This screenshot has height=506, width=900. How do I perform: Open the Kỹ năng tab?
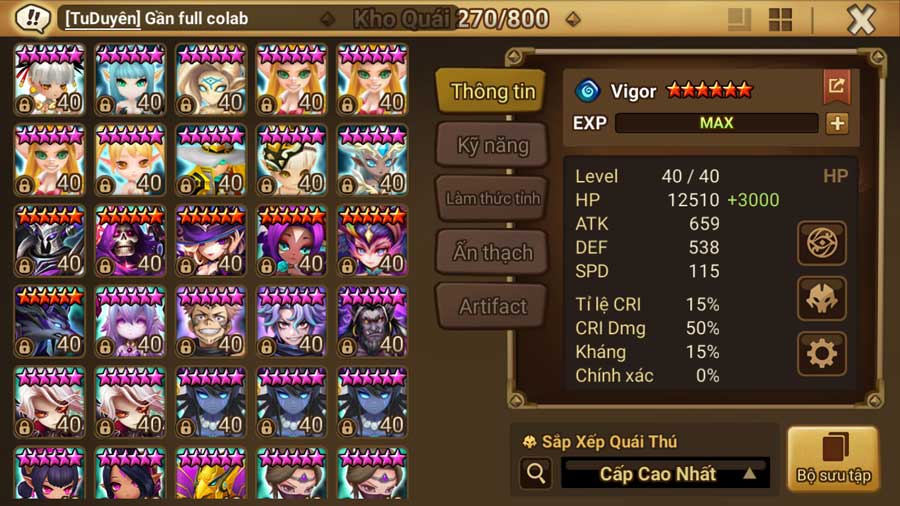(x=492, y=145)
